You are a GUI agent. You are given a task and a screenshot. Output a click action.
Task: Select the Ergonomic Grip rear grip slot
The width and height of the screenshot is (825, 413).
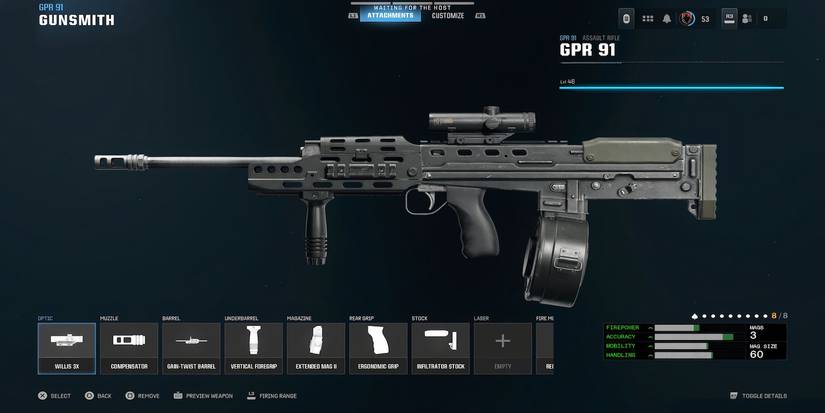[378, 348]
